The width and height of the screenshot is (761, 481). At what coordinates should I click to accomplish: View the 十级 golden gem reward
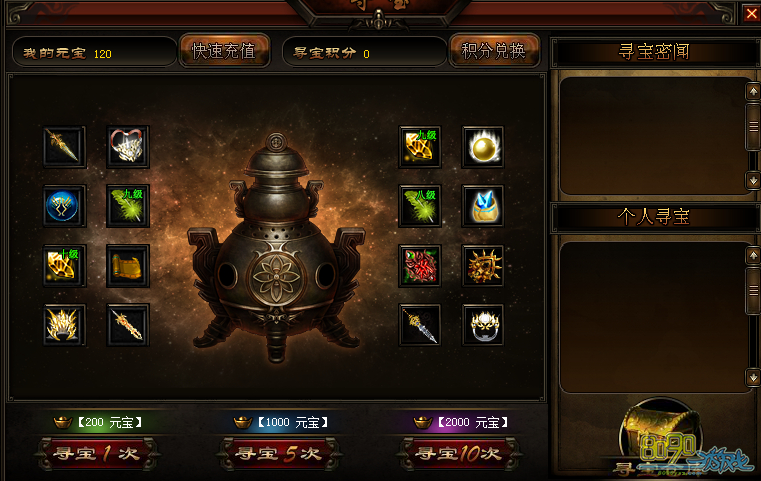(x=65, y=265)
